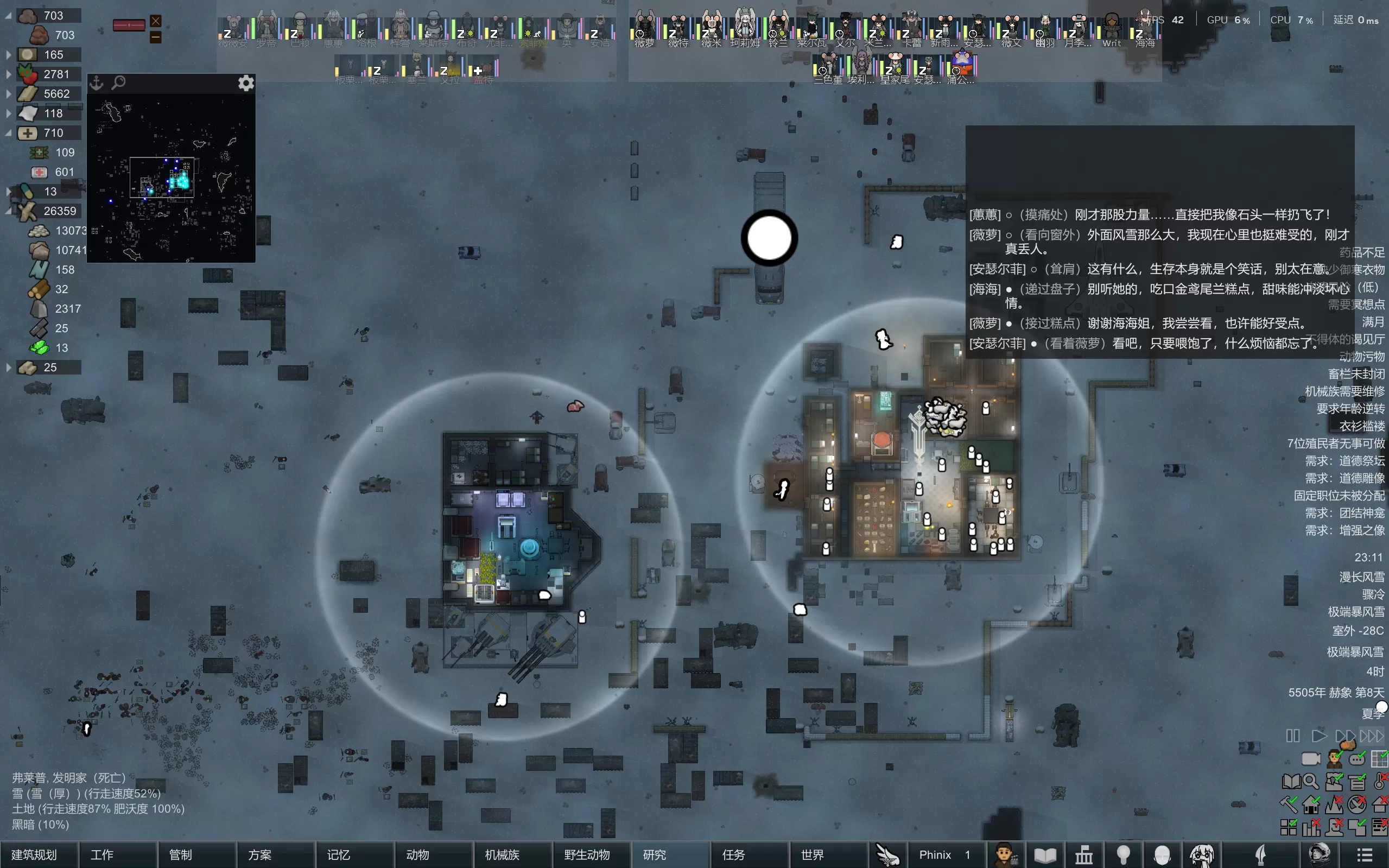Toggle the hammer auto-rebuild overlay icon
This screenshot has height=868, width=1389.
[x=1289, y=805]
